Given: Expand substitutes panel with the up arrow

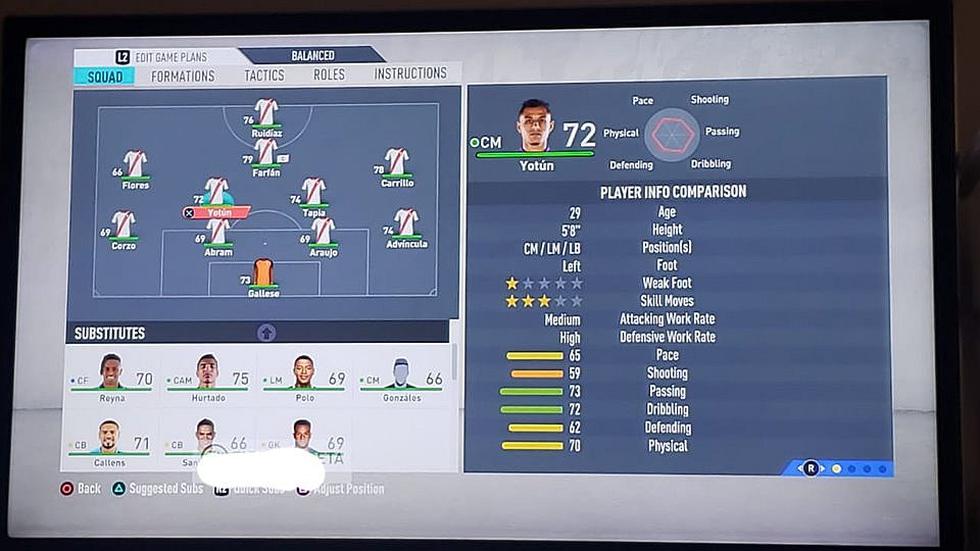Looking at the screenshot, I should pyautogui.click(x=266, y=333).
